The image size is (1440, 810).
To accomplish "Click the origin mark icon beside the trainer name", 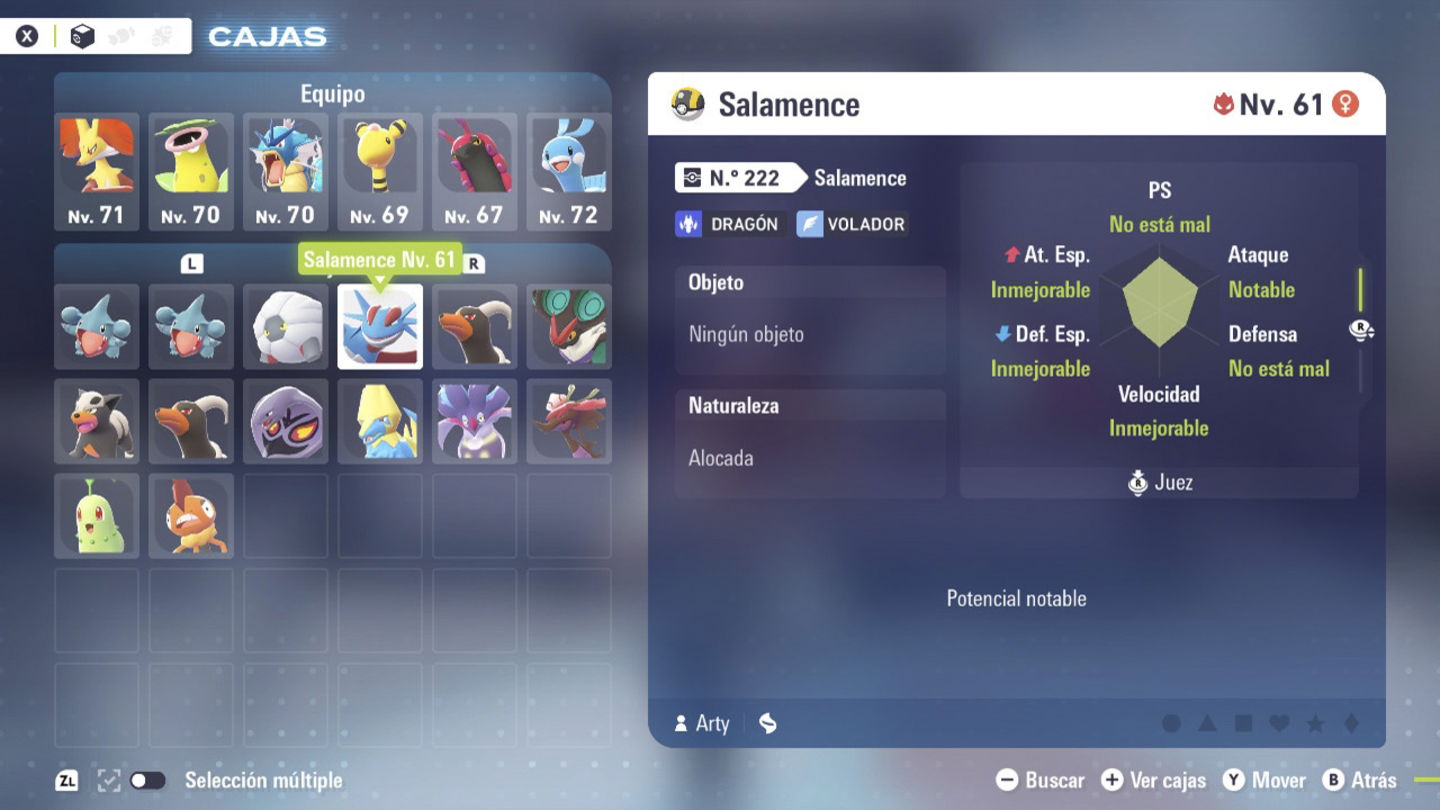I will pos(766,723).
